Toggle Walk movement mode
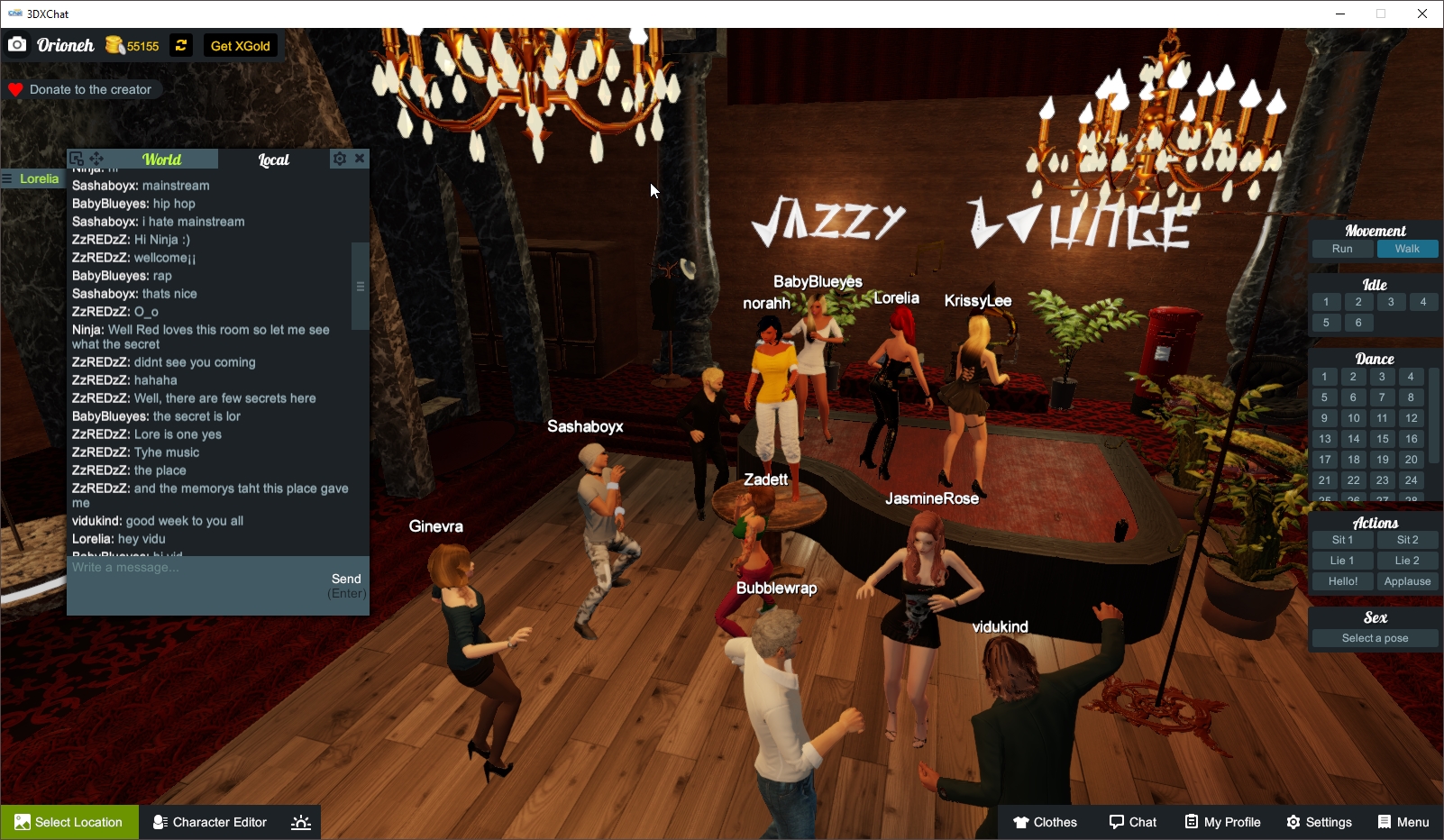 click(1407, 249)
